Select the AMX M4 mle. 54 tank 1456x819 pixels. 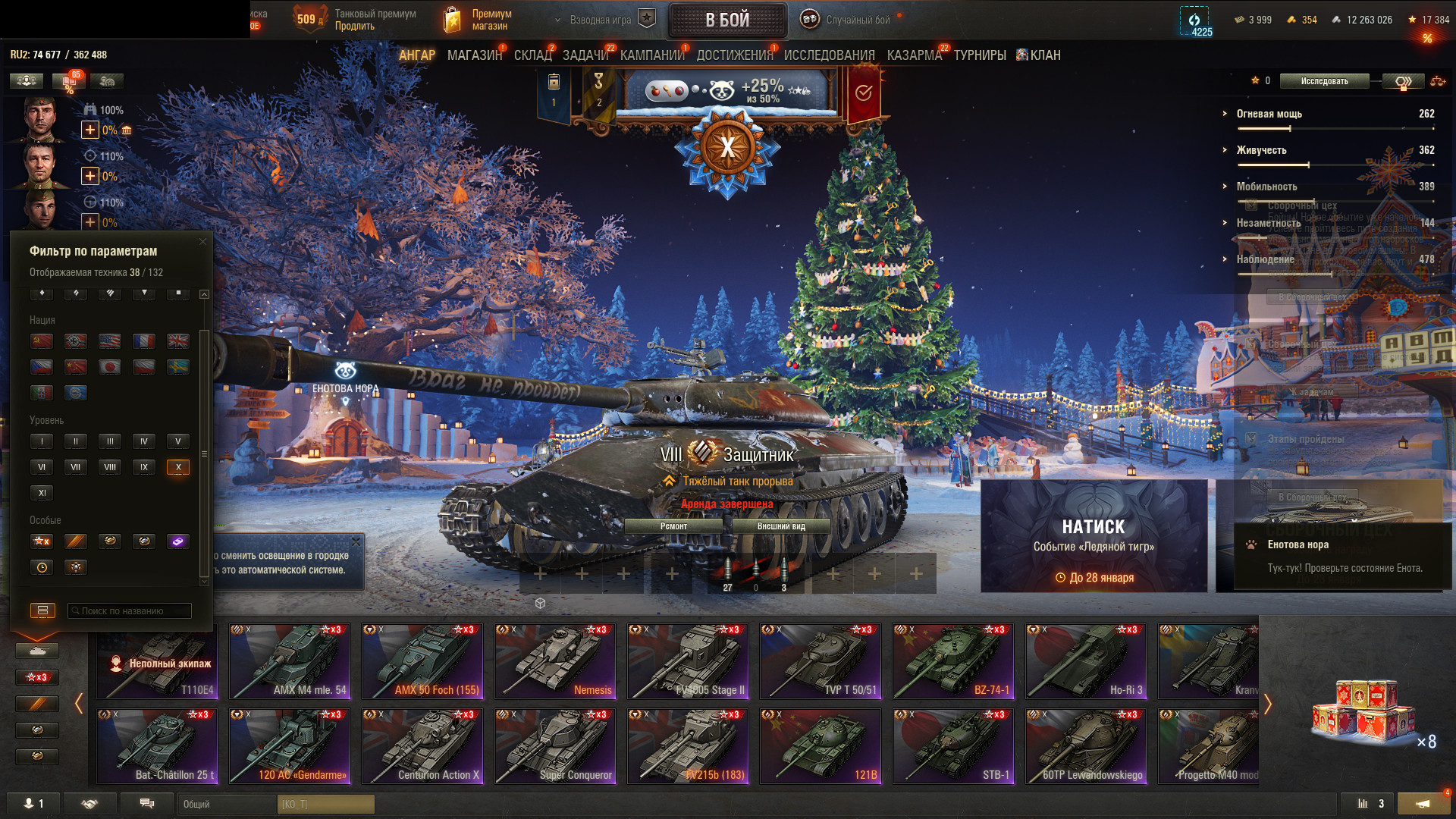tap(290, 661)
